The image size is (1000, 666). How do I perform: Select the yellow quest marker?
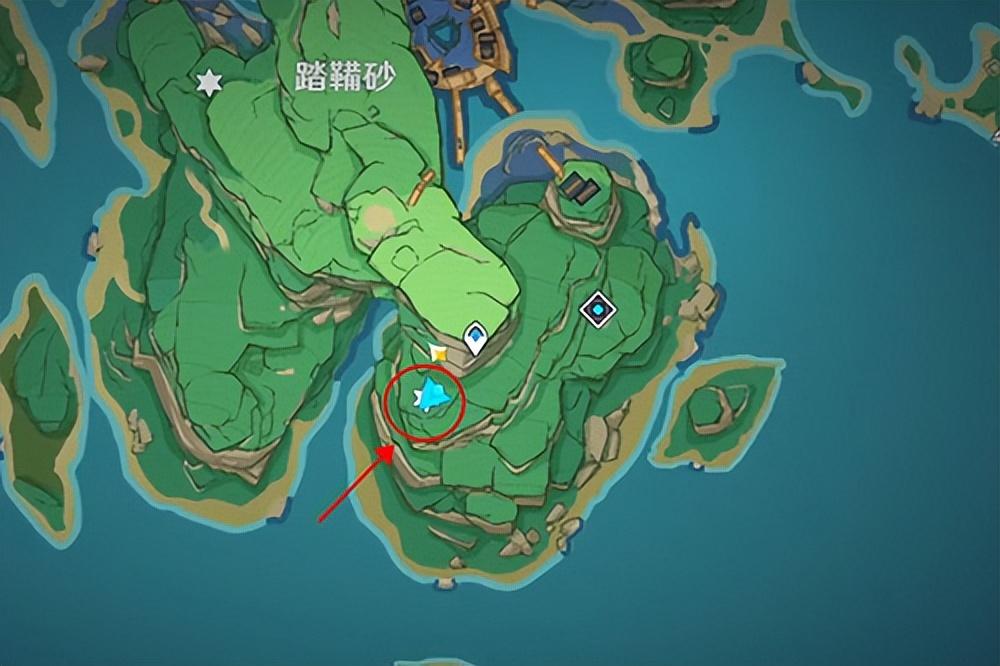[437, 352]
